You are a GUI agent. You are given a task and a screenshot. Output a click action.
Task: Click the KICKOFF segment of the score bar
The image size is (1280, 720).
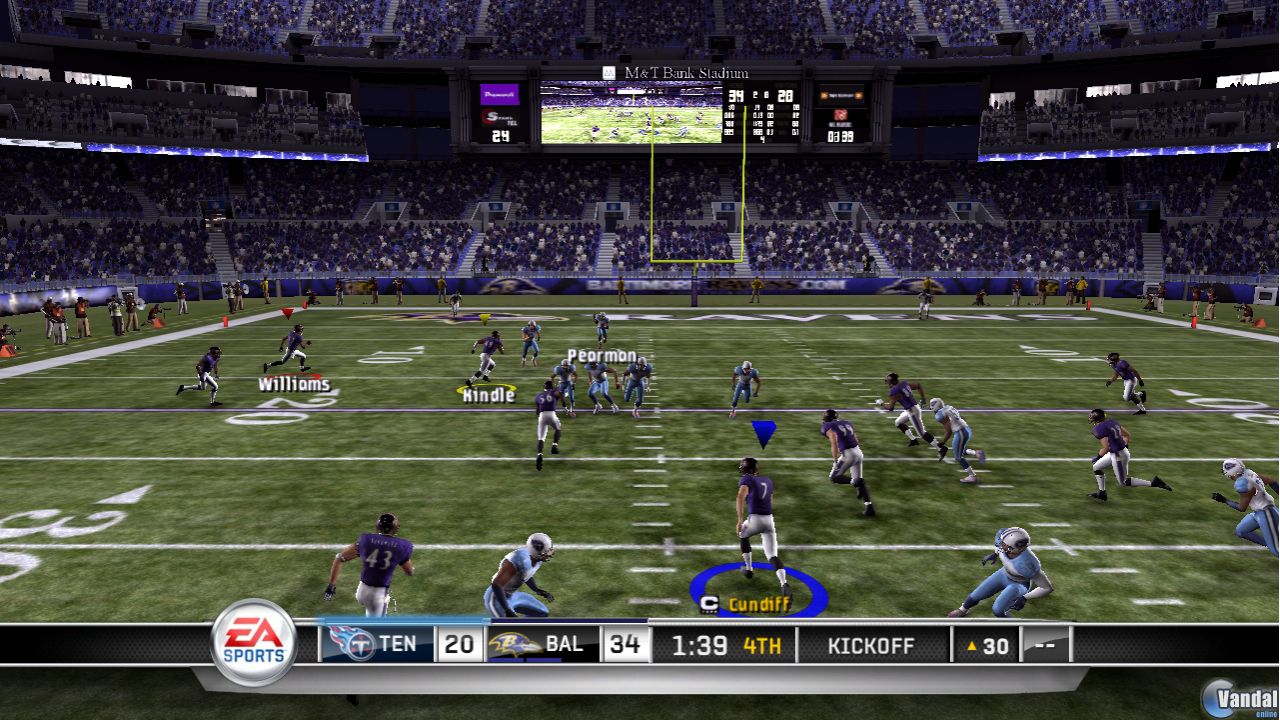(872, 645)
